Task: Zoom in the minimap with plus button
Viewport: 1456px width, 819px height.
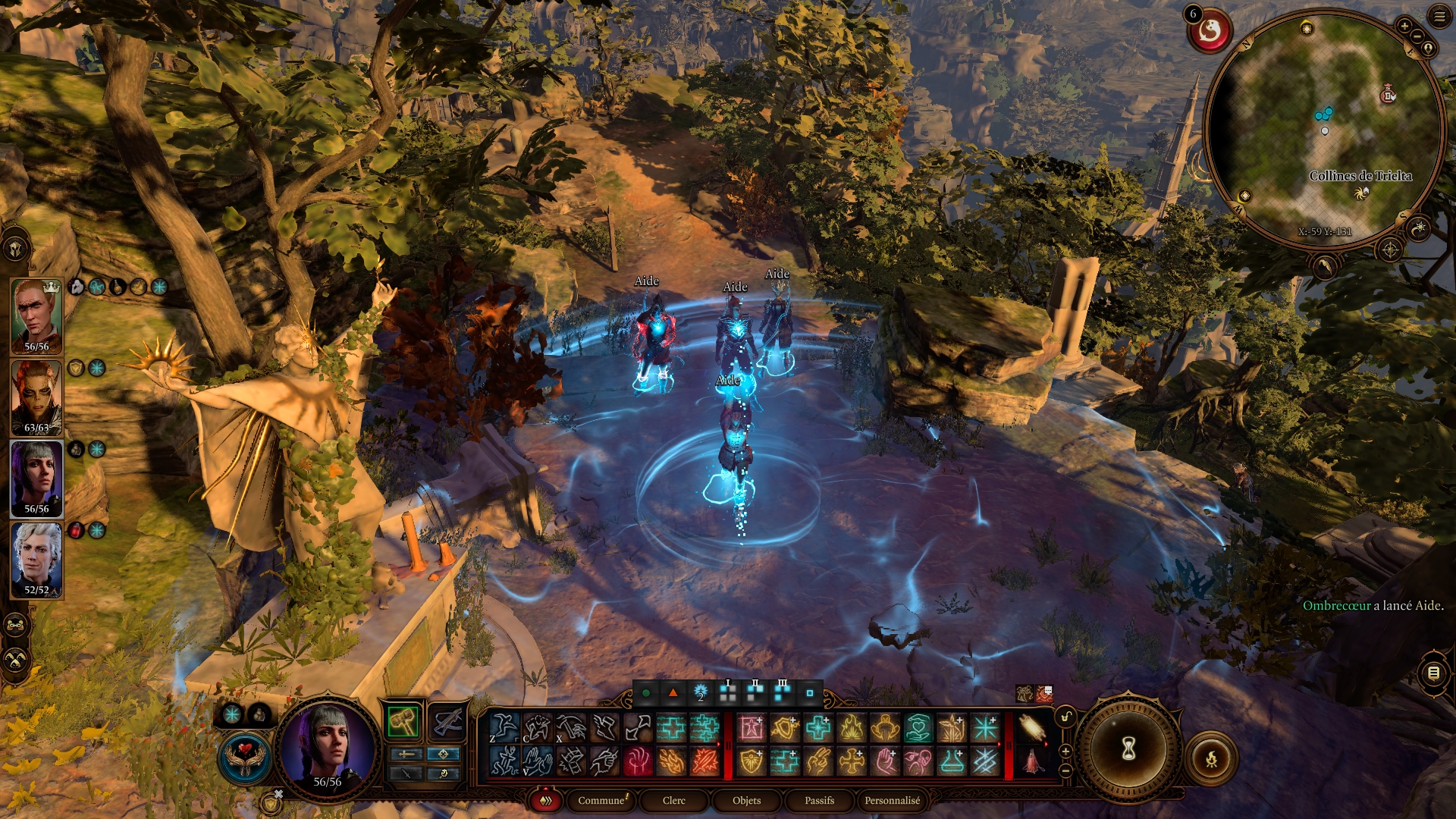Action: pos(1404,26)
